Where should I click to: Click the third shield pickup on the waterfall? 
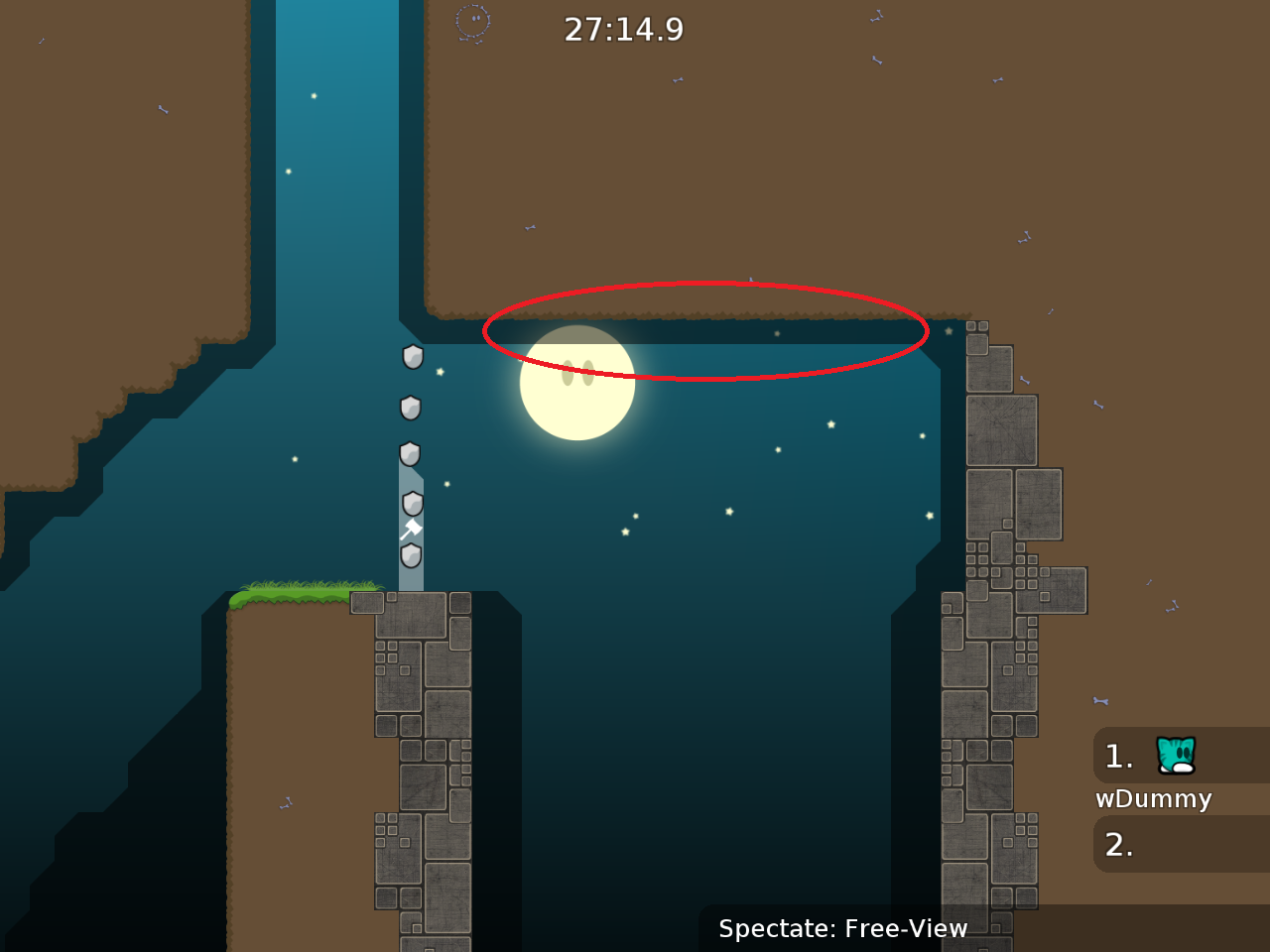click(409, 454)
